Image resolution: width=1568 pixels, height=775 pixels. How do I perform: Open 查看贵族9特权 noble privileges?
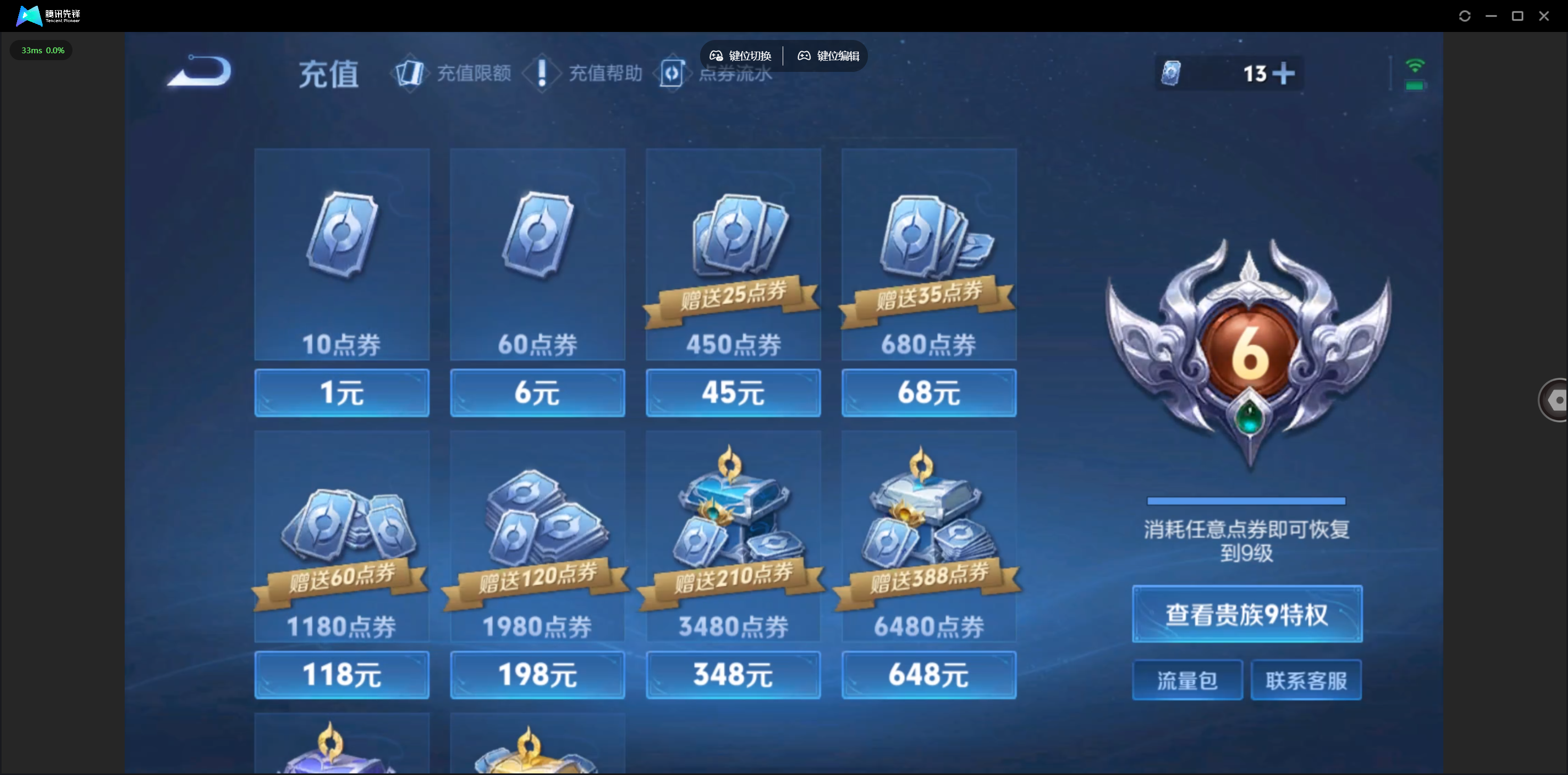click(x=1247, y=614)
